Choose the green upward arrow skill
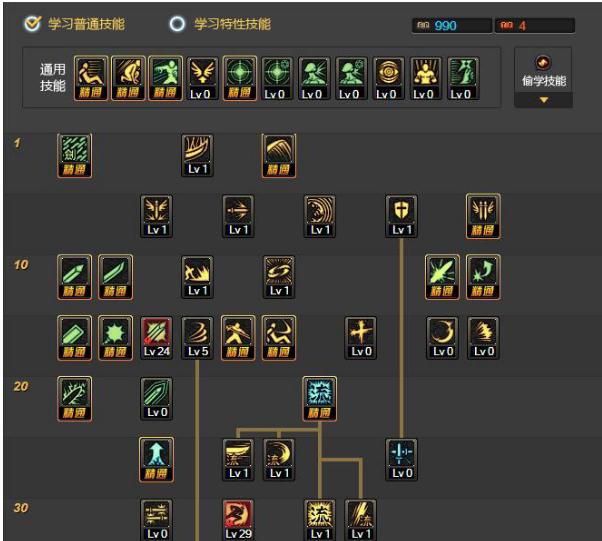 (x=157, y=456)
